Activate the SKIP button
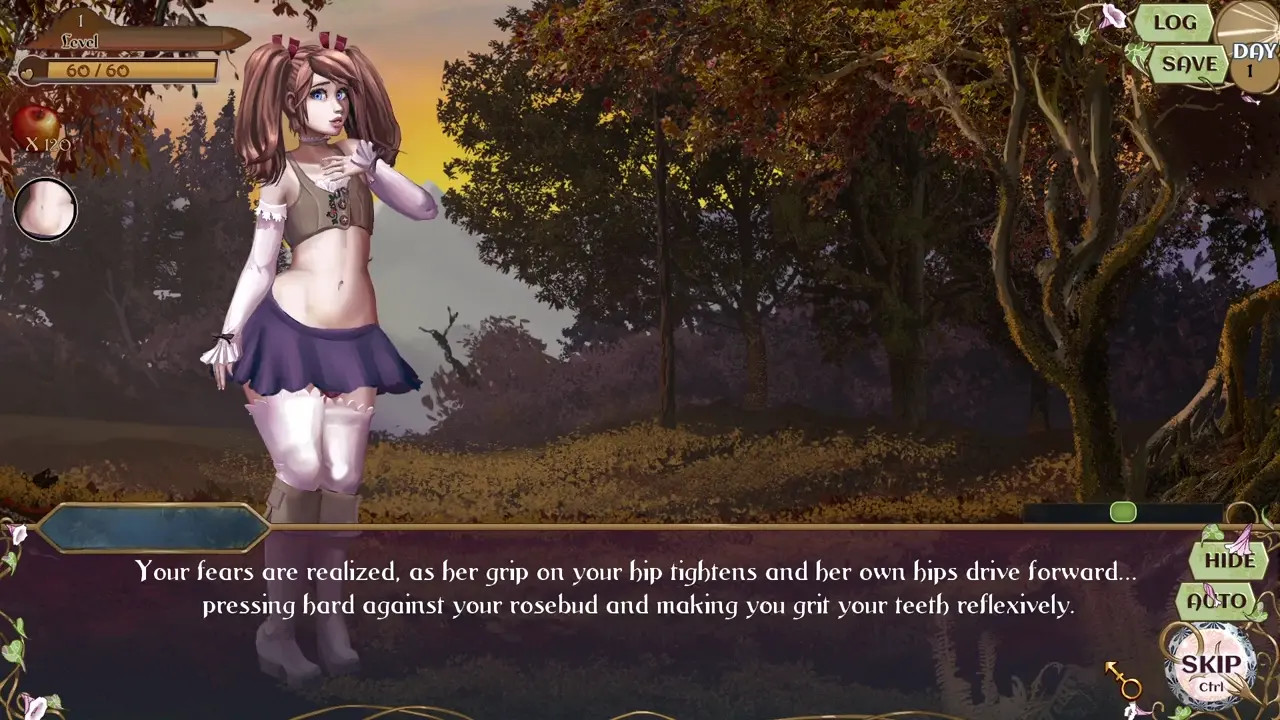Viewport: 1280px width, 720px height. (x=1211, y=667)
